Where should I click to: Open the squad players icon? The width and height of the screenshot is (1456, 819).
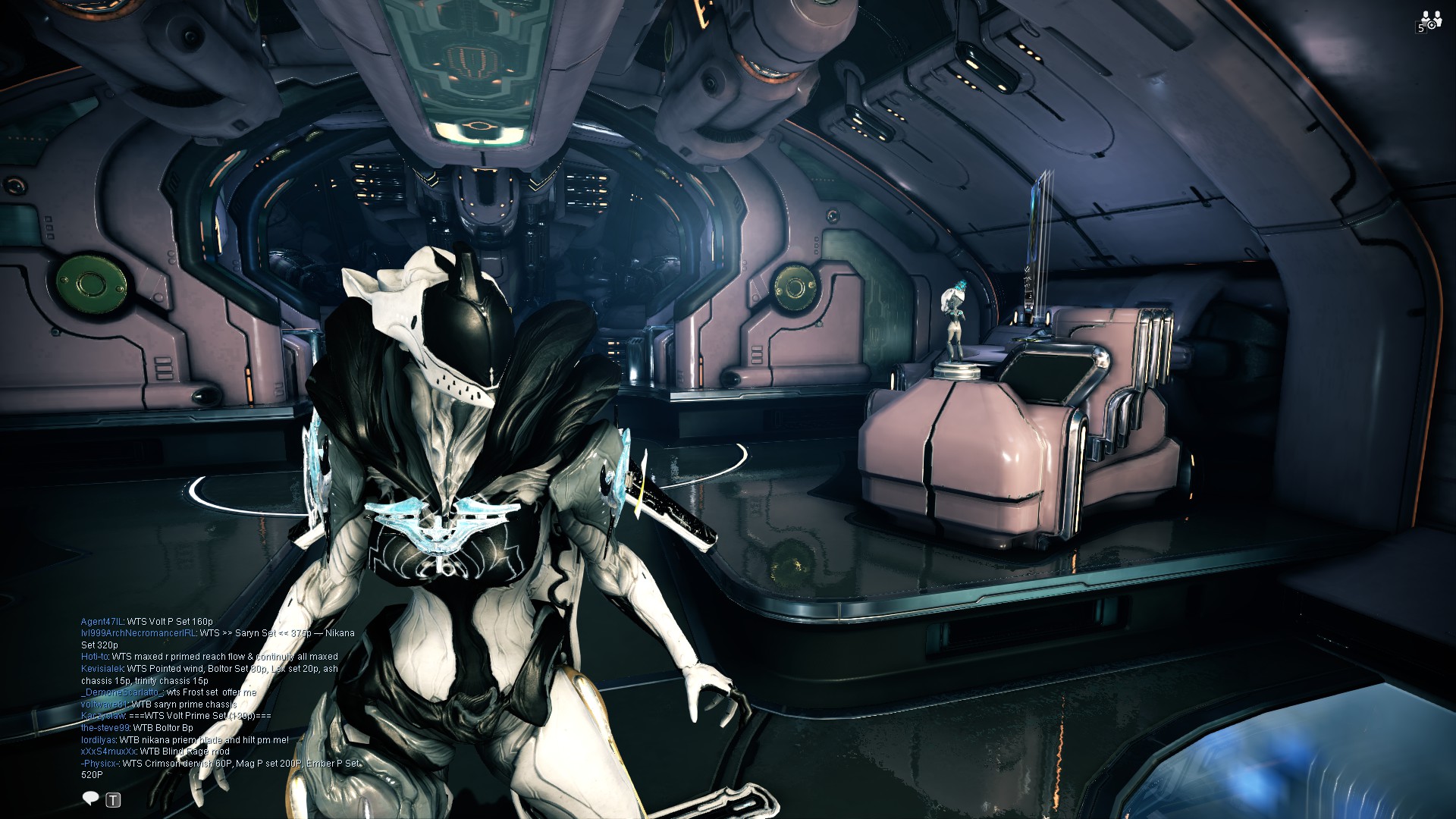(1430, 20)
